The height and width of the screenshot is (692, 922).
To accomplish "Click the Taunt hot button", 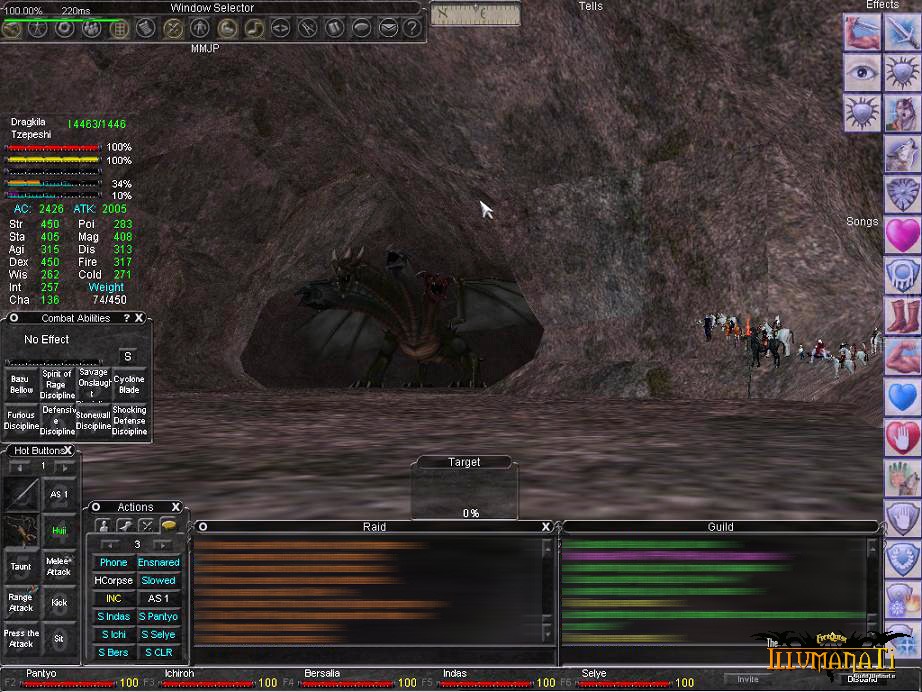I will click(x=21, y=567).
